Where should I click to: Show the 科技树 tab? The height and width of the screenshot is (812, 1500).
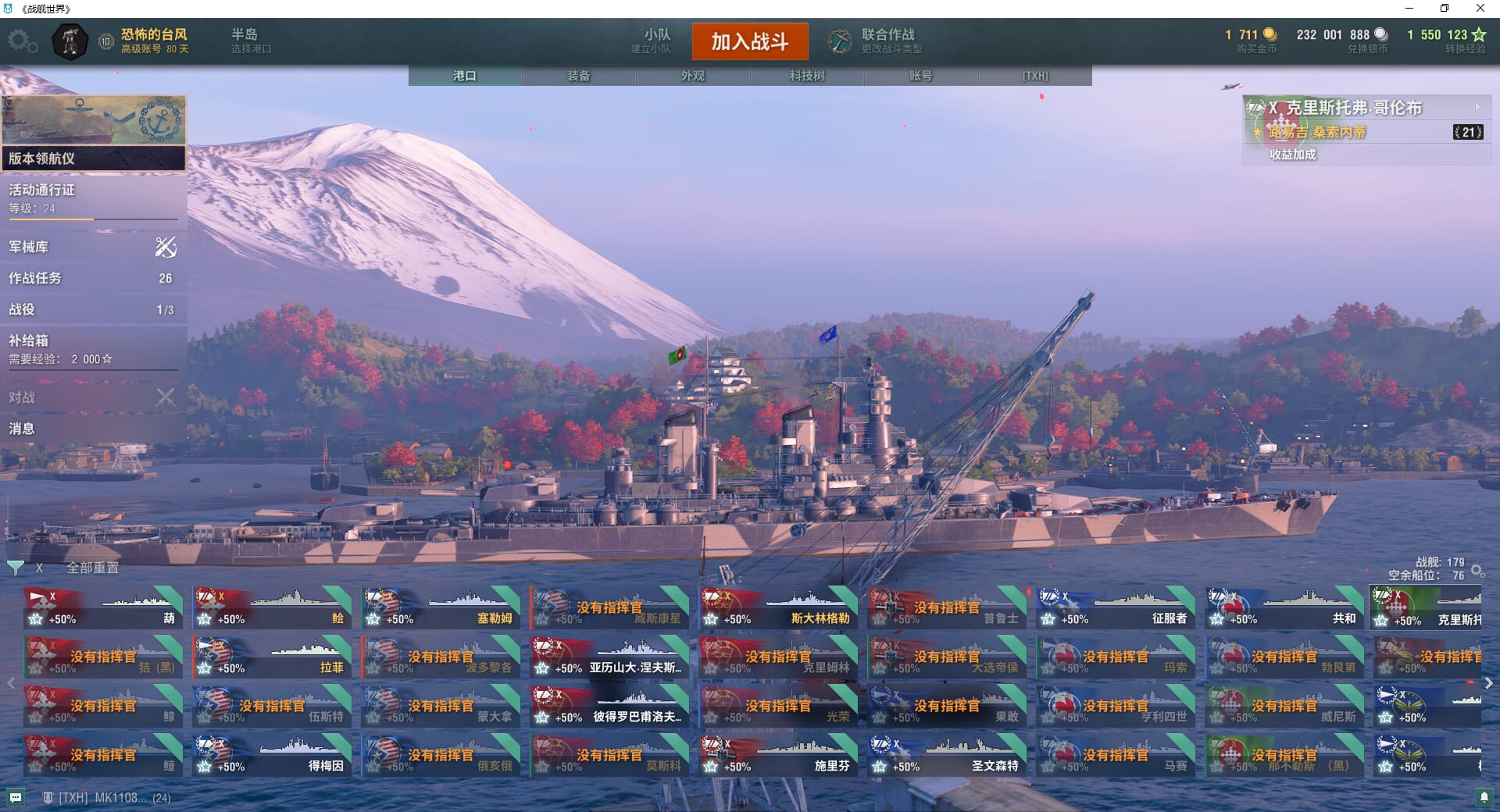806,76
